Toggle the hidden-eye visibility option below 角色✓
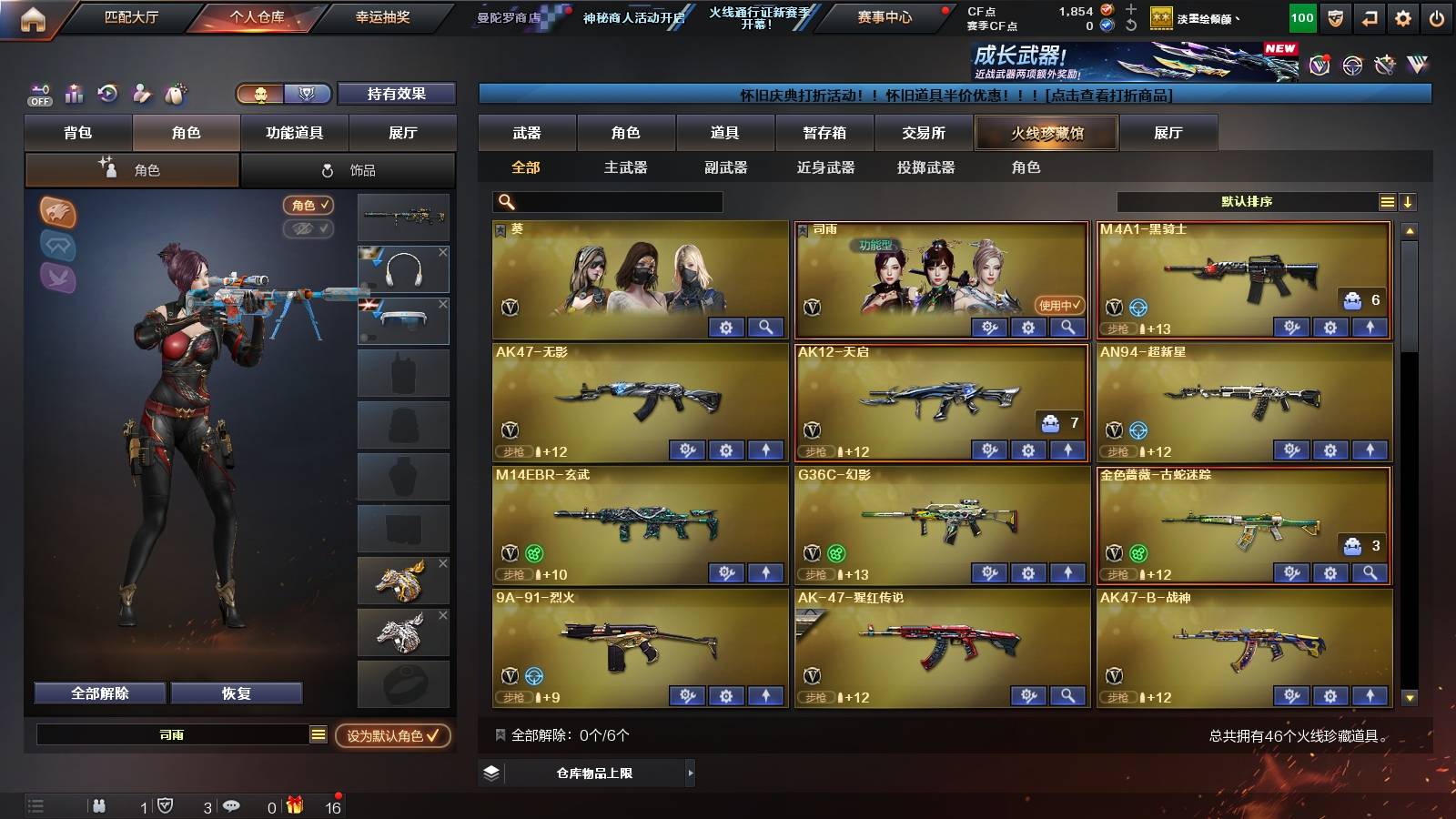Viewport: 1456px width, 819px height. [x=309, y=228]
